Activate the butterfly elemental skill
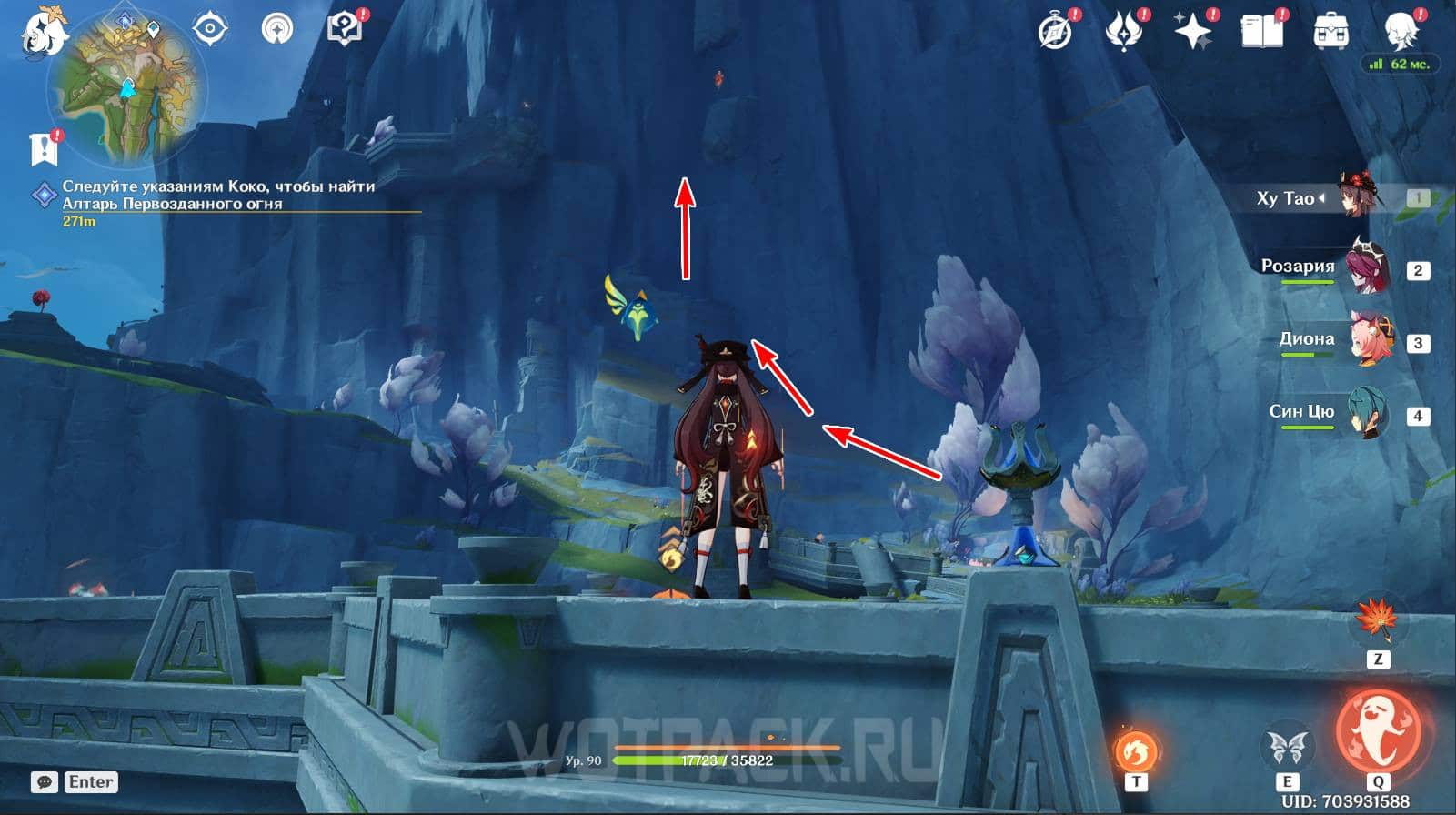The width and height of the screenshot is (1456, 815). click(x=1287, y=748)
